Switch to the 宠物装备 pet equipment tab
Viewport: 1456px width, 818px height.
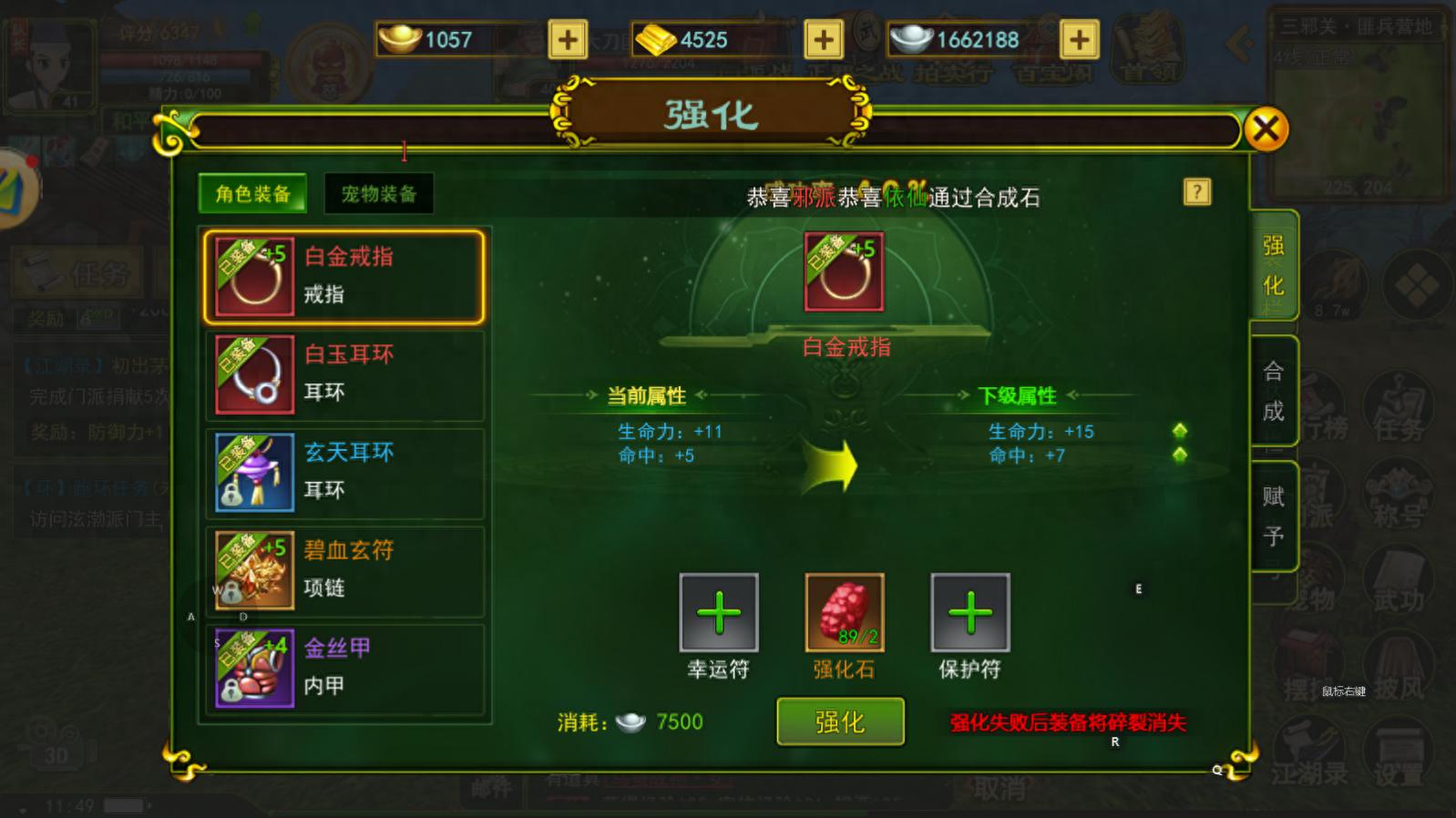point(378,192)
